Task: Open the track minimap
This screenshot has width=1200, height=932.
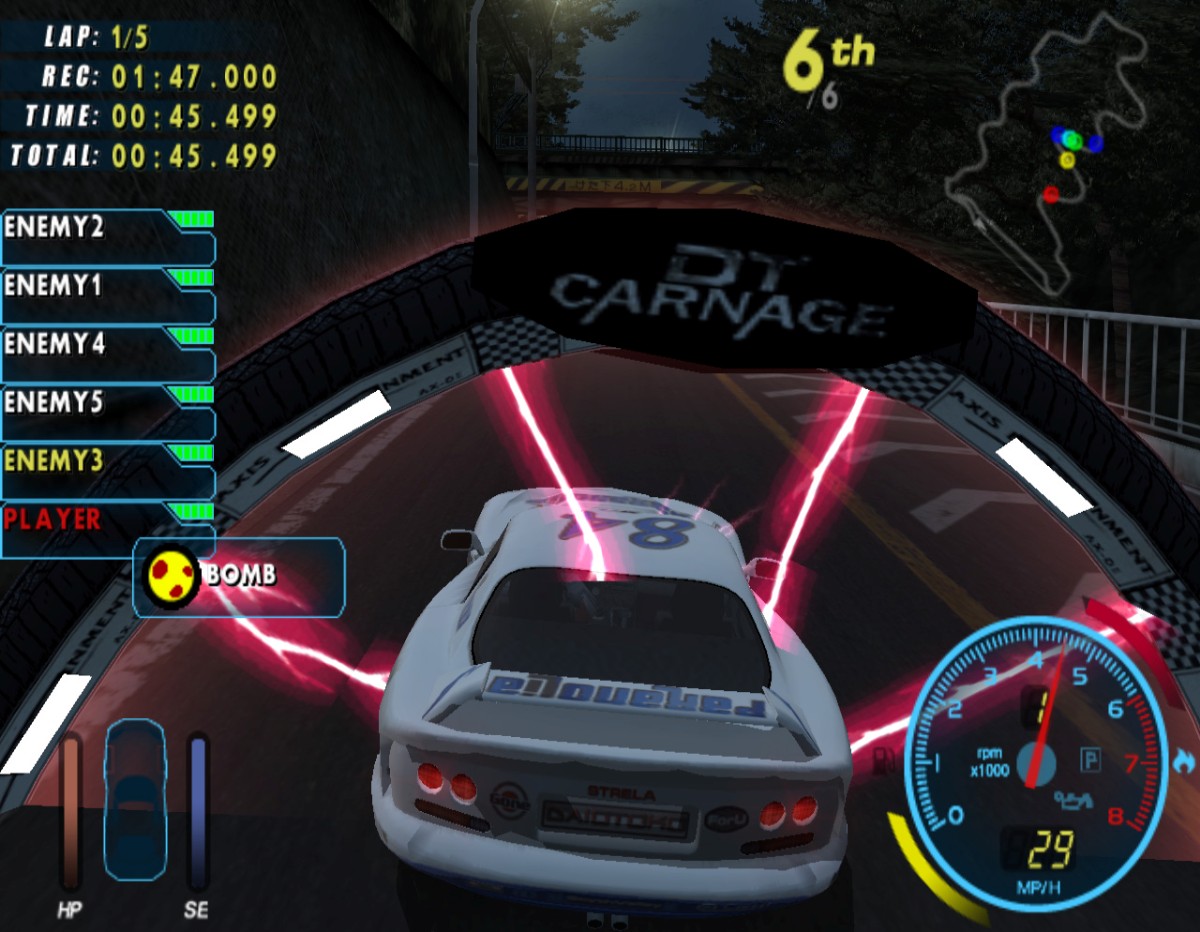Action: pyautogui.click(x=1050, y=150)
